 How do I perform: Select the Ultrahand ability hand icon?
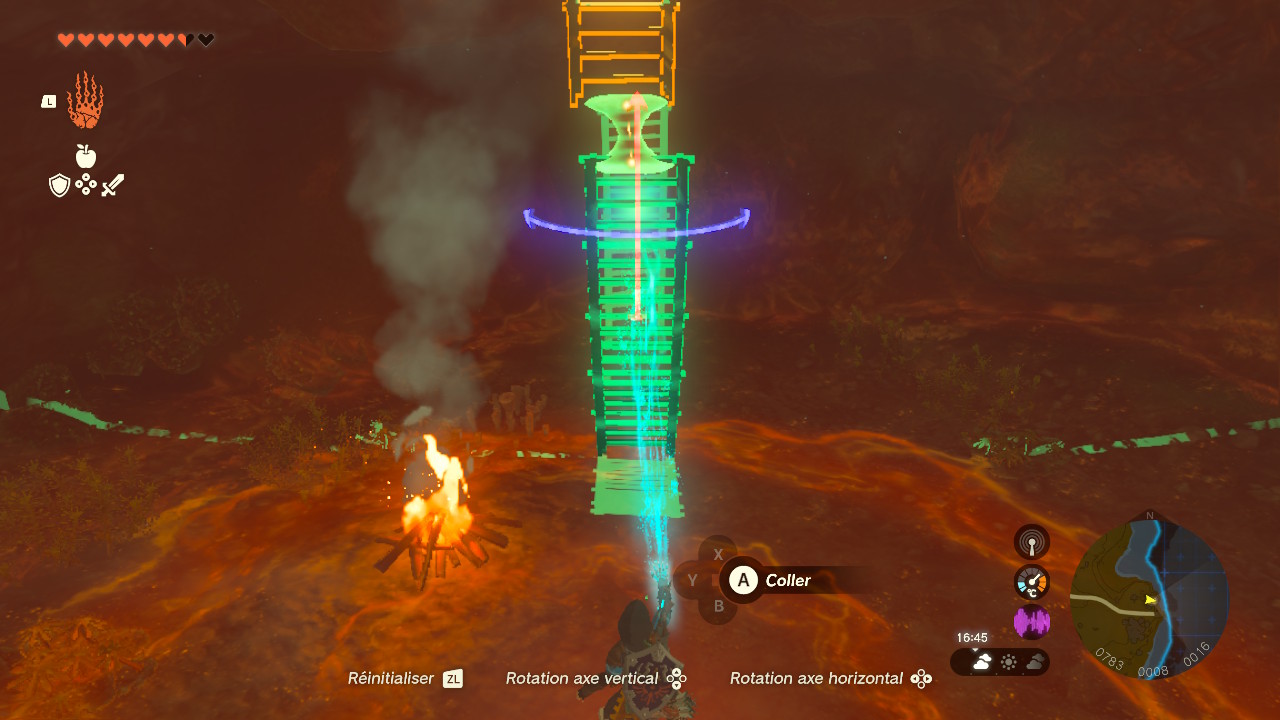click(85, 100)
